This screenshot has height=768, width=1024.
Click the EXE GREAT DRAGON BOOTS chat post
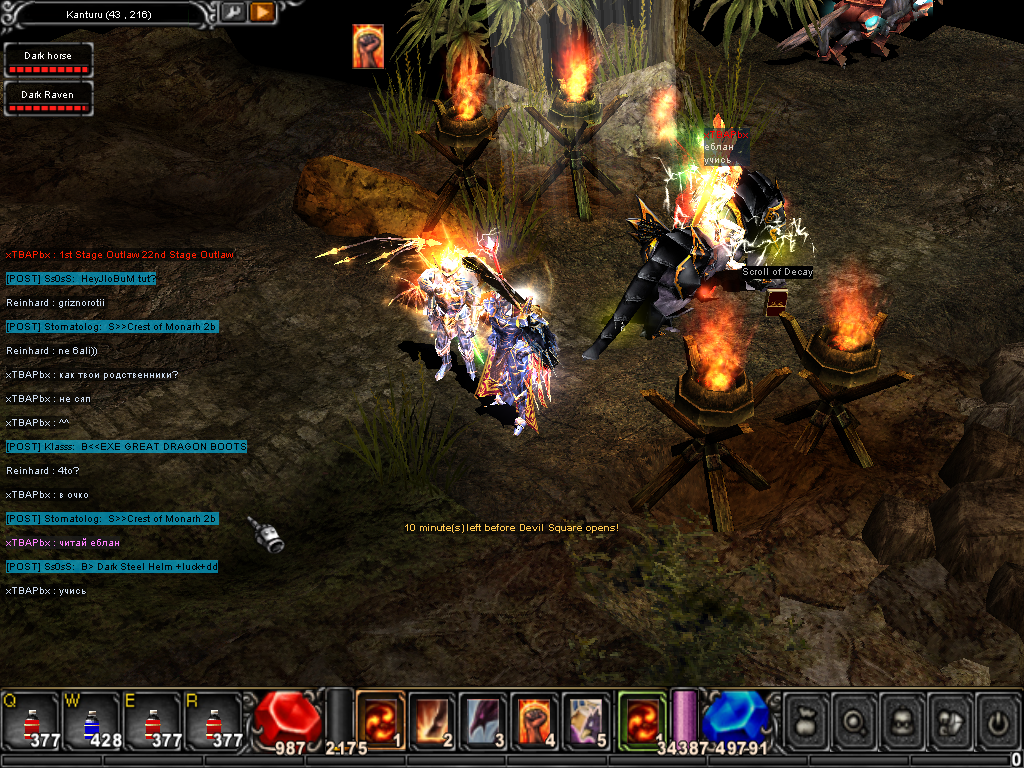click(126, 446)
